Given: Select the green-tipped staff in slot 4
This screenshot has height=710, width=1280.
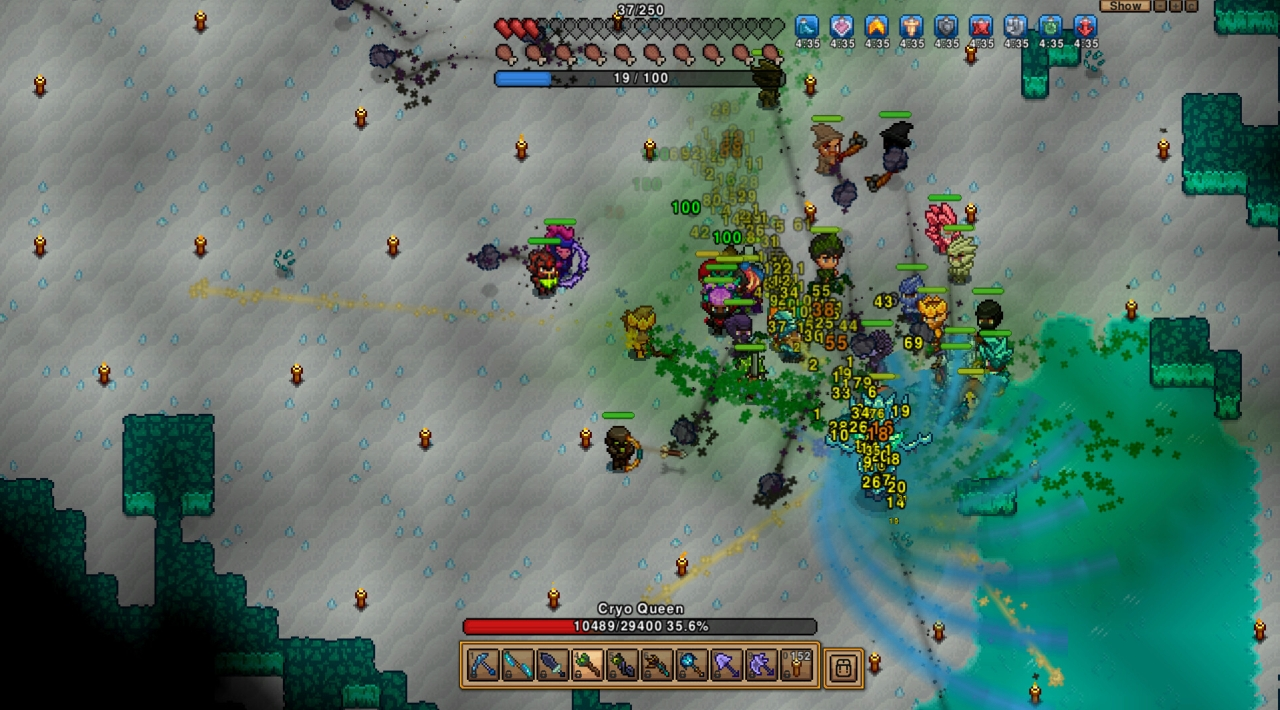Looking at the screenshot, I should click(x=588, y=666).
